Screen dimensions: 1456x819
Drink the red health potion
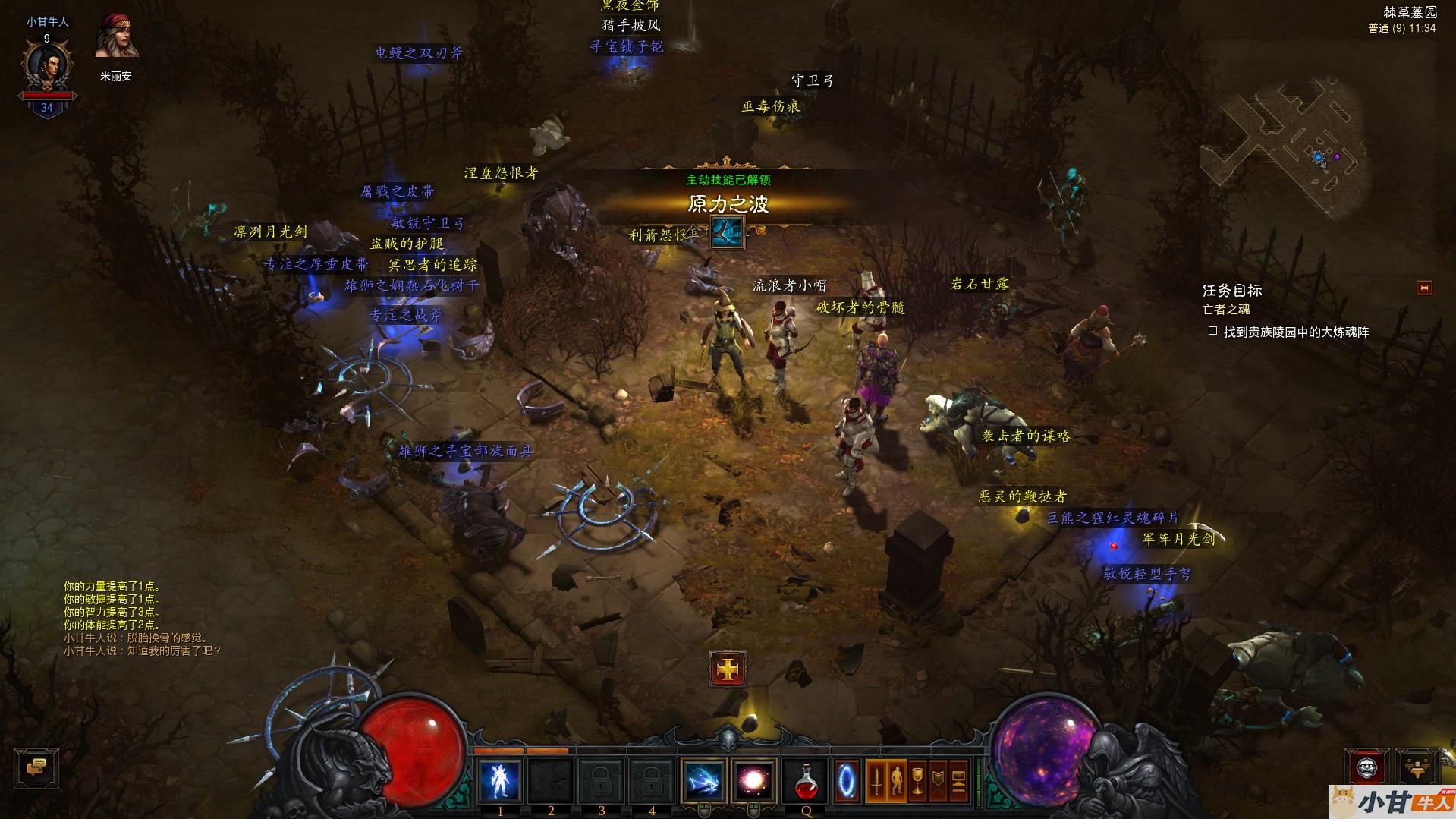806,780
